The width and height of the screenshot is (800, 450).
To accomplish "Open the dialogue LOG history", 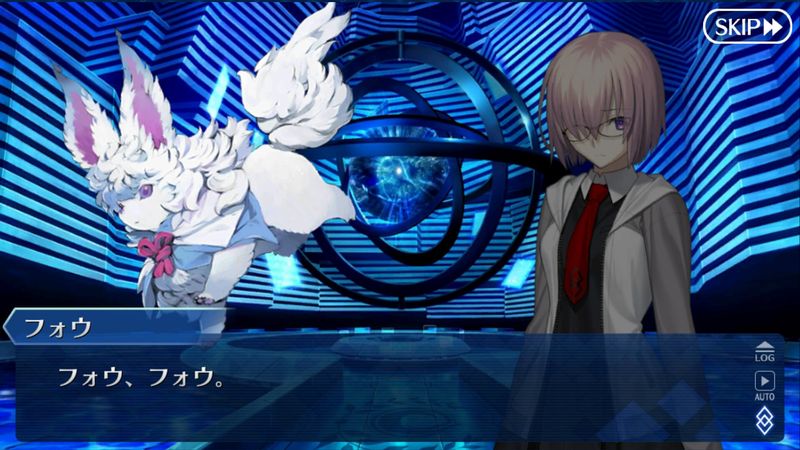I will 764,351.
